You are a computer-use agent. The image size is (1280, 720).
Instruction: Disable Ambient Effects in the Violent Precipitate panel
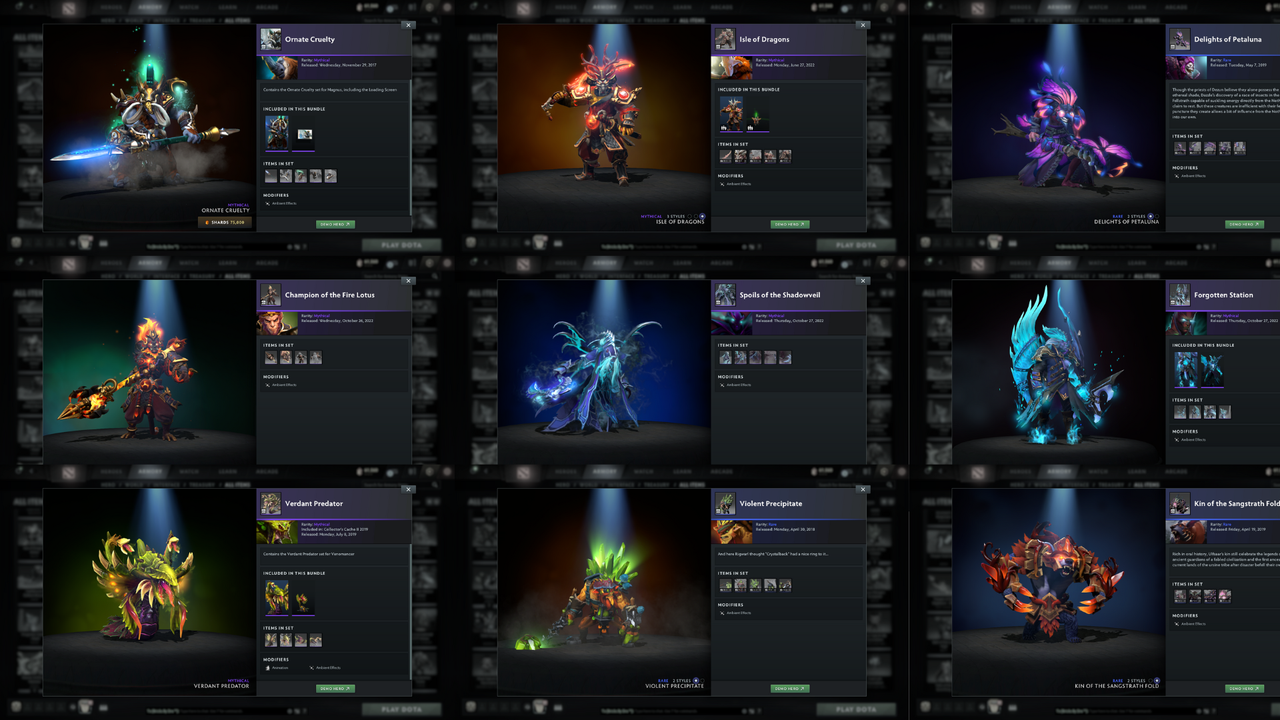pyautogui.click(x=721, y=613)
